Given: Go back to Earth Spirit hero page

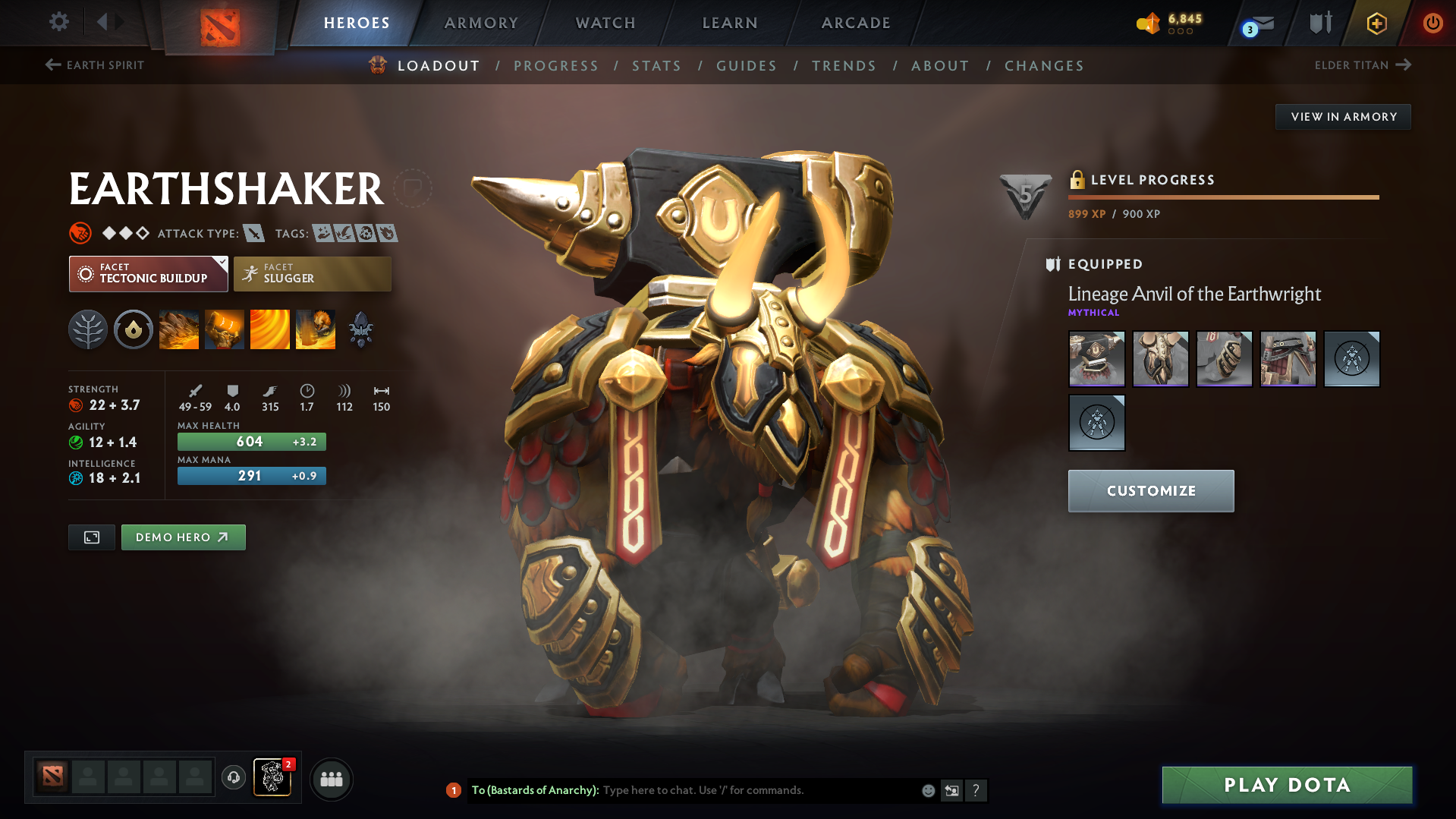Looking at the screenshot, I should pos(94,65).
